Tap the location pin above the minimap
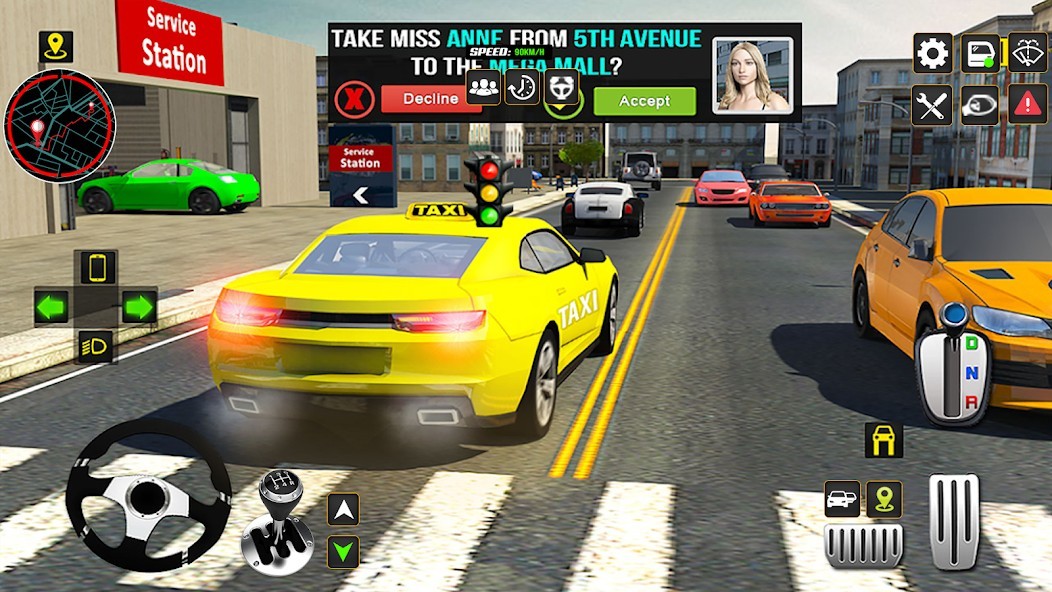 [56, 46]
